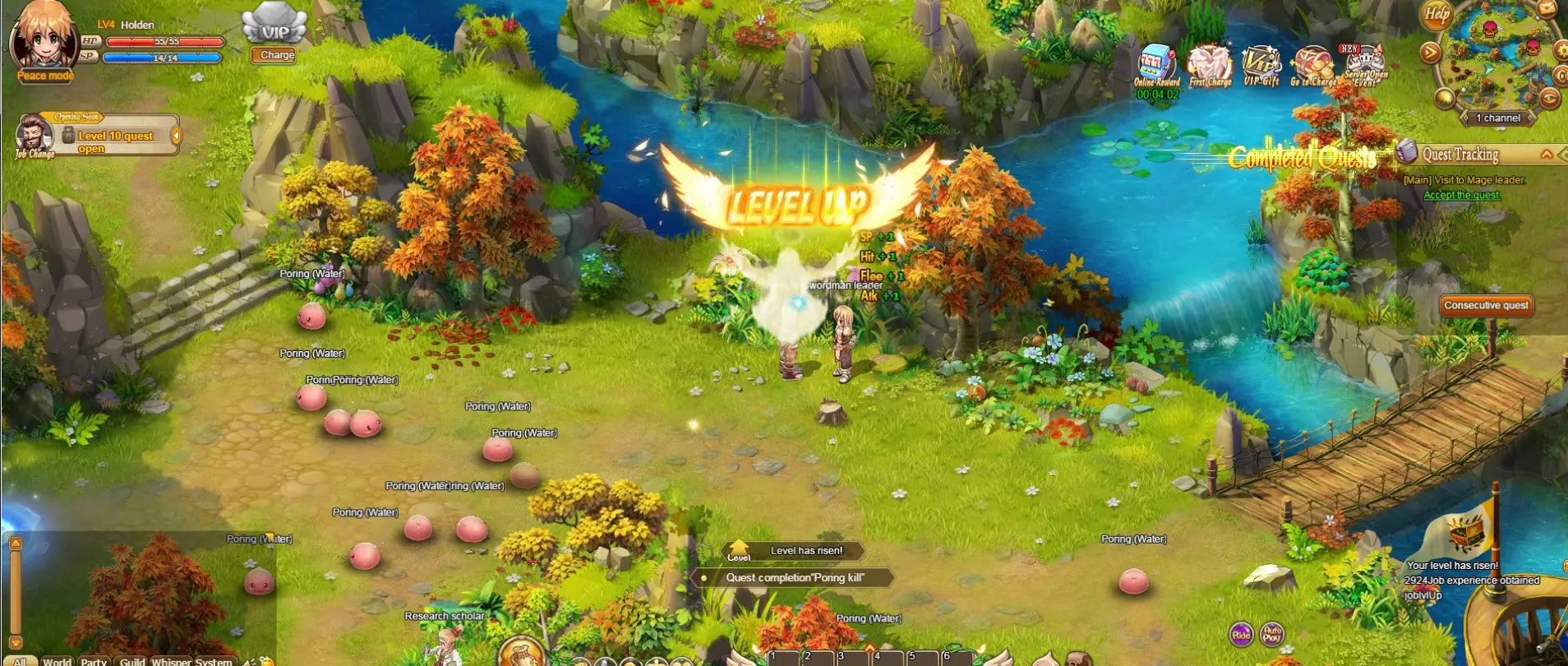Open the Server Open Event icon
Viewport: 1568px width, 666px height.
[x=1365, y=65]
